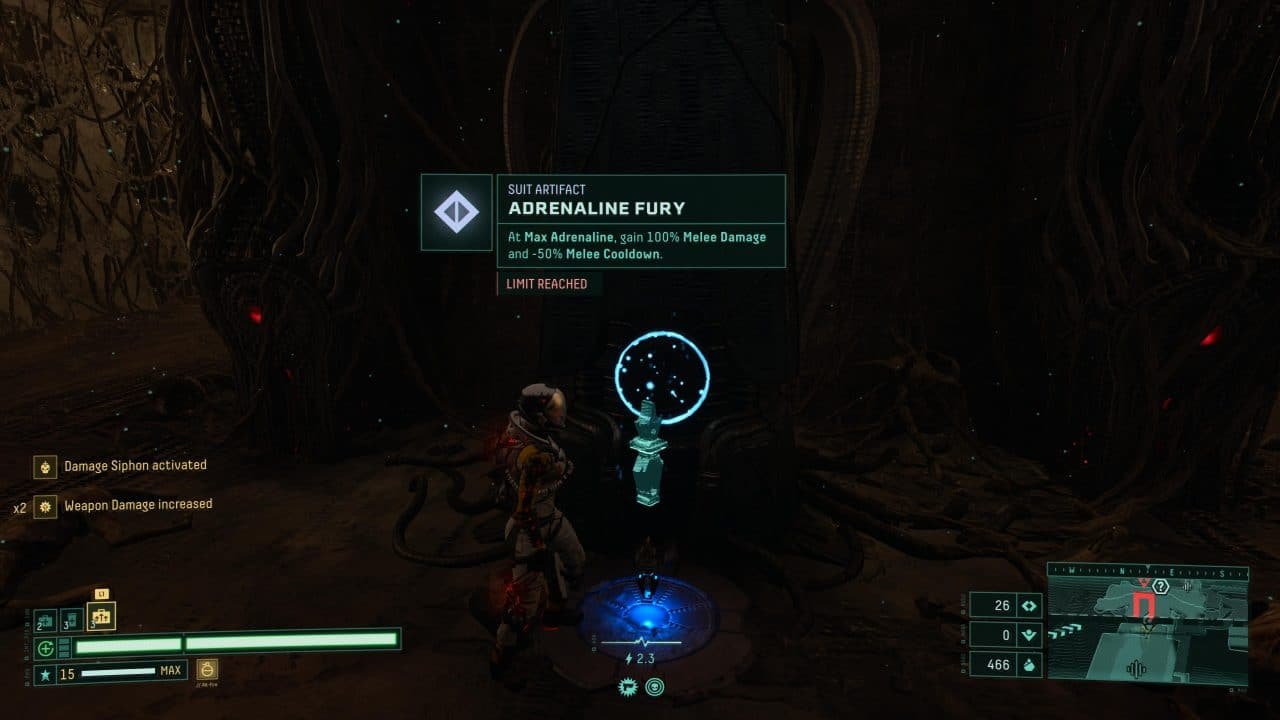
Task: Click the Weapon Damage increased icon
Action: [x=45, y=506]
